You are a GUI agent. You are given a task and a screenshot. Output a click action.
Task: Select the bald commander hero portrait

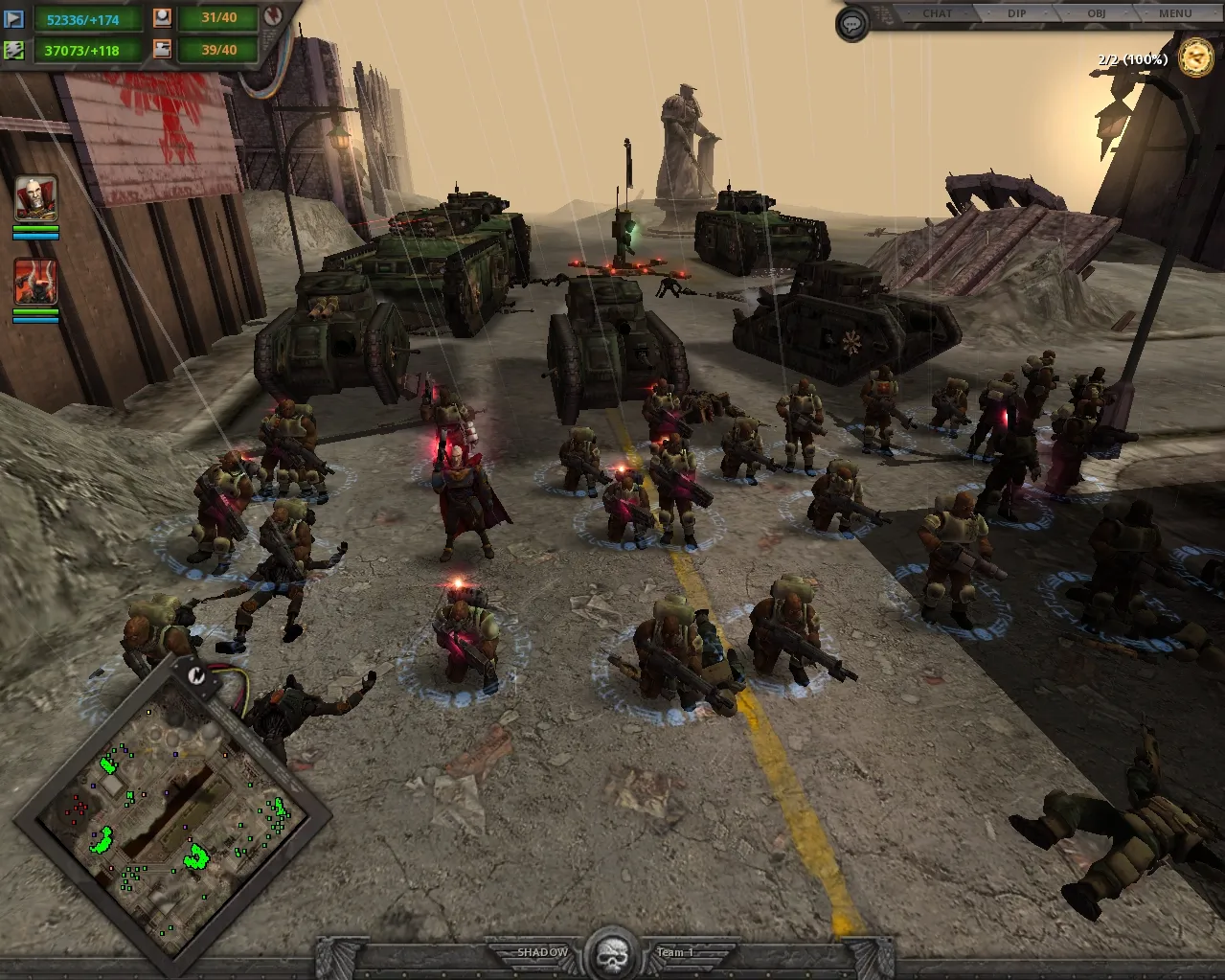(x=36, y=198)
